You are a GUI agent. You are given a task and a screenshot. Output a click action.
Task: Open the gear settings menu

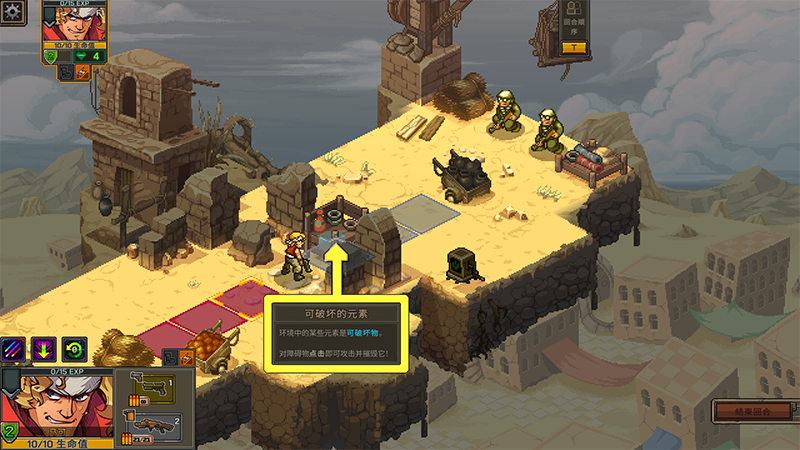[x=11, y=13]
